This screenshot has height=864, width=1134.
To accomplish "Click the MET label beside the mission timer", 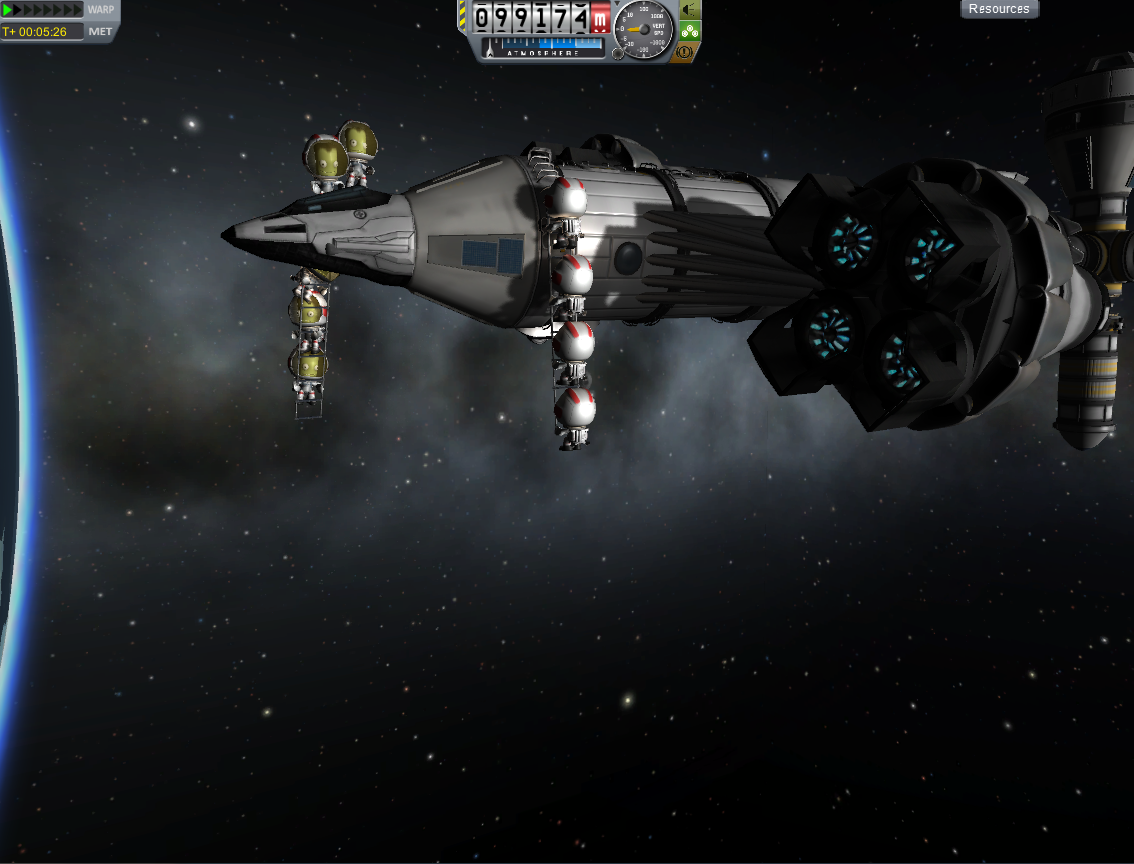I will (x=101, y=32).
